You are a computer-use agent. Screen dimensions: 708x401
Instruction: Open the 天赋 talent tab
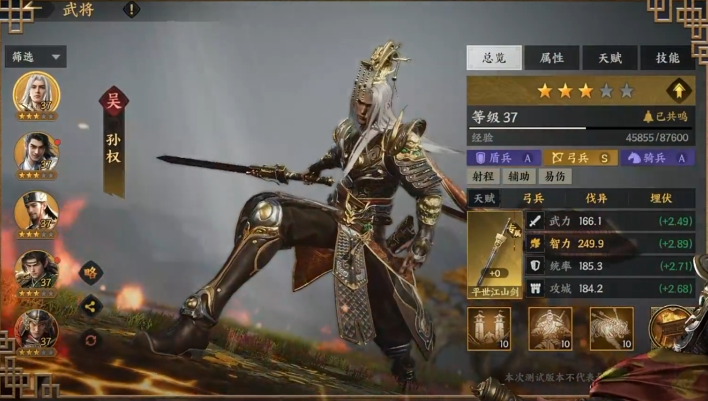(x=610, y=58)
